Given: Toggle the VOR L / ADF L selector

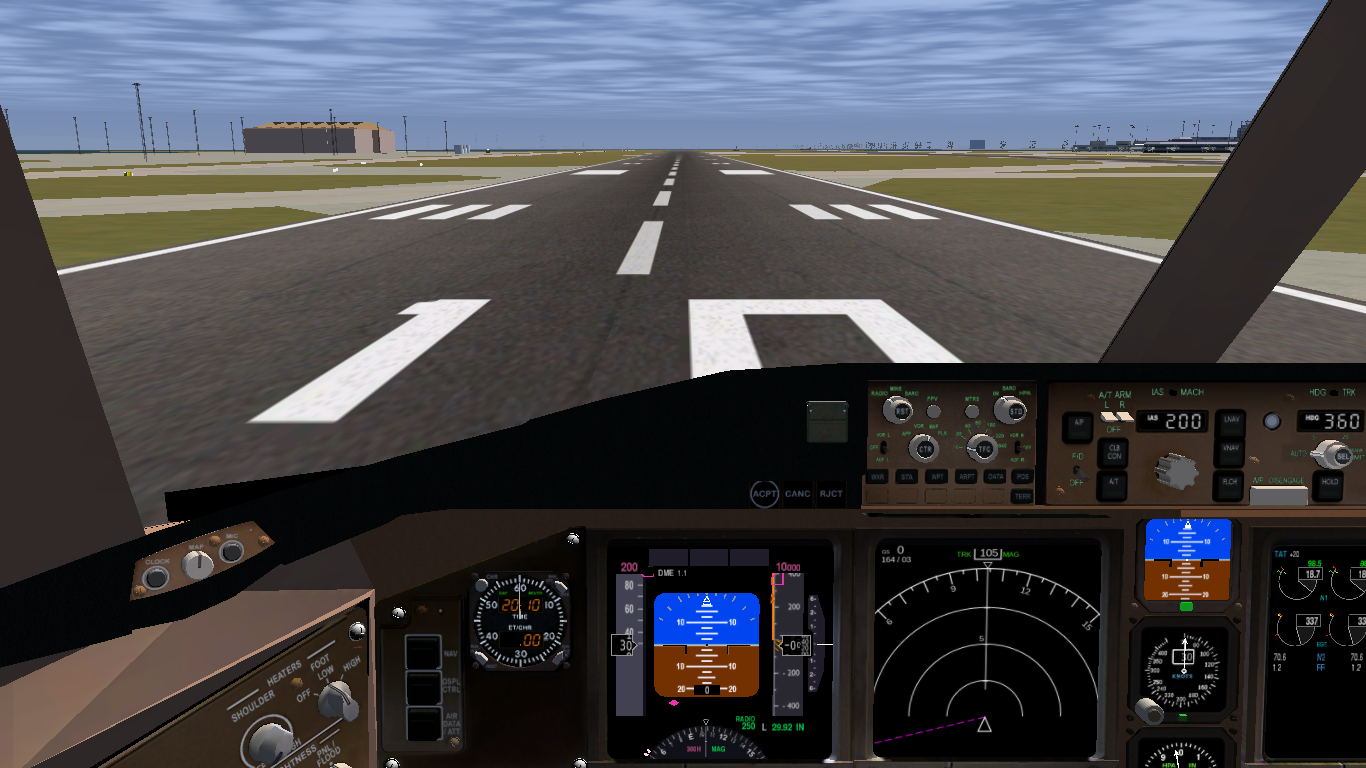Looking at the screenshot, I should click(884, 448).
